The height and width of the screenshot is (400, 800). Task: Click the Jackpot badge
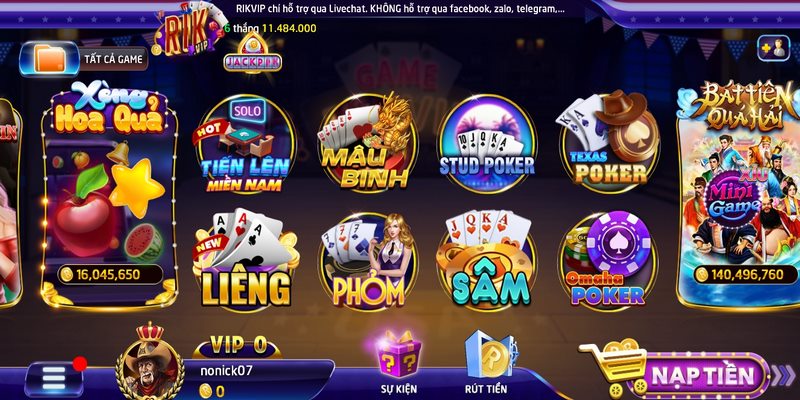tap(252, 60)
